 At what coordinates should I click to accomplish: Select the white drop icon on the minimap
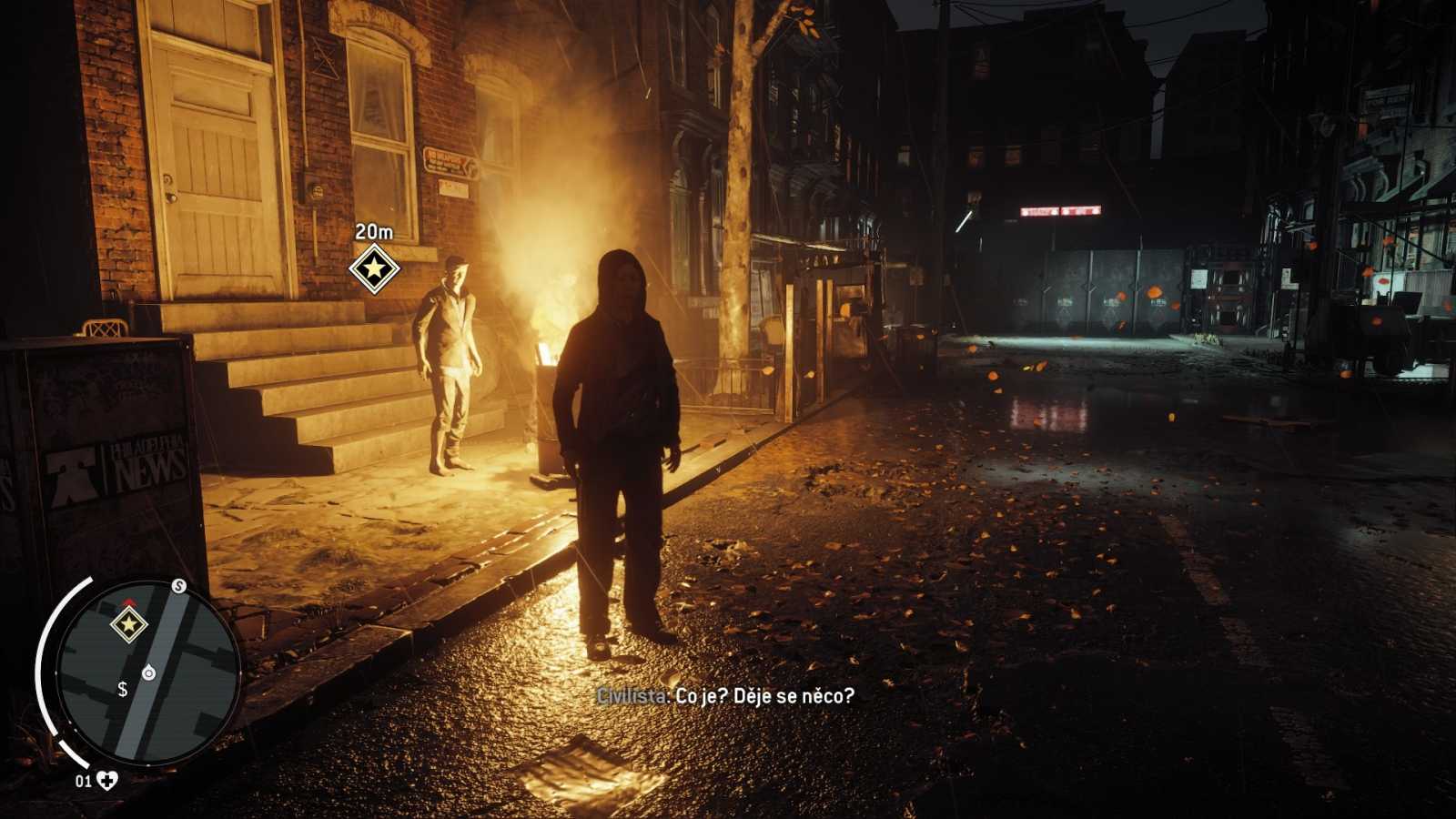pyautogui.click(x=148, y=672)
